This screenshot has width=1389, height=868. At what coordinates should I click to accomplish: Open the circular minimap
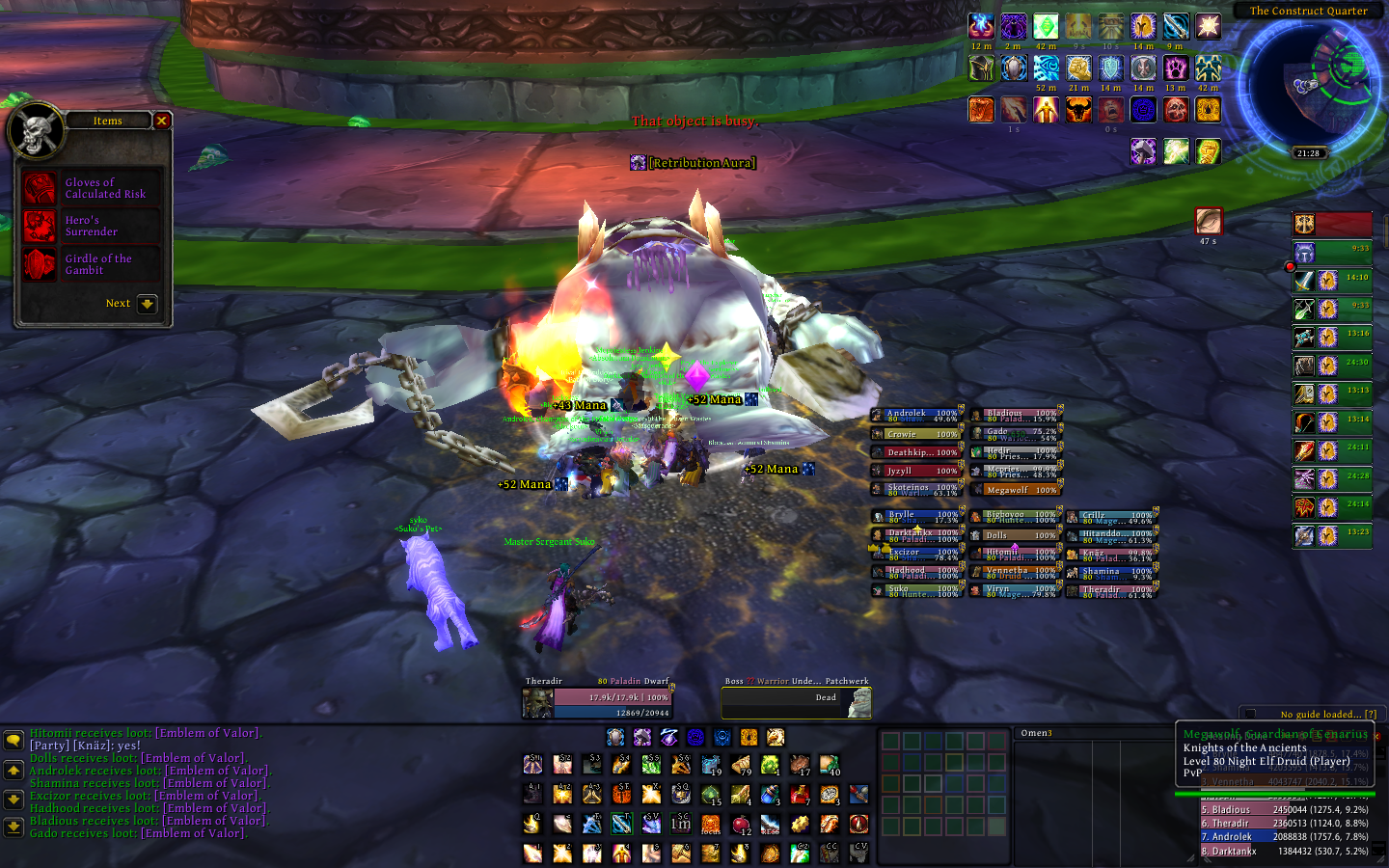point(1308,80)
